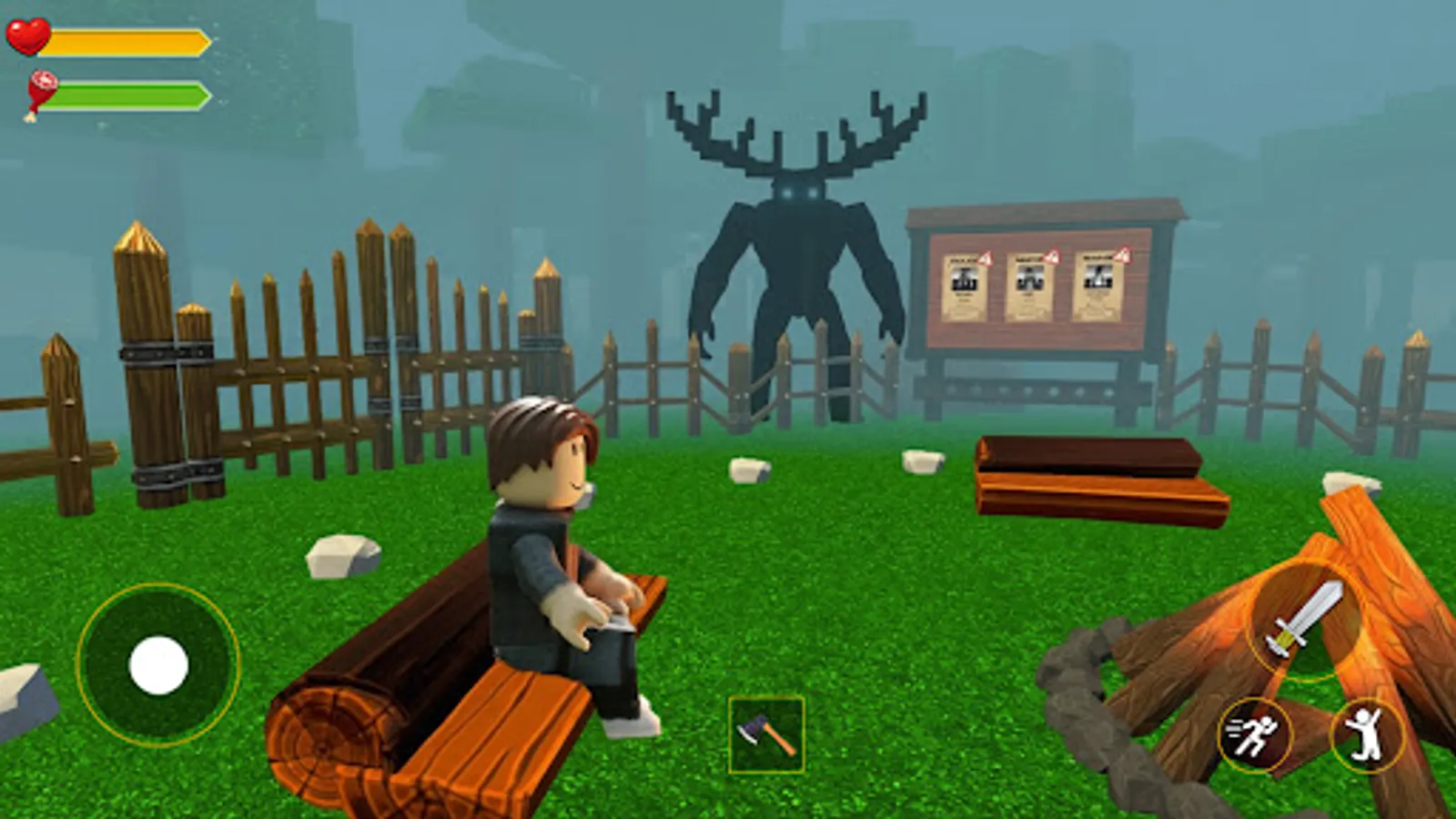
Task: Click the warning triangle on the right wanted poster
Action: click(1122, 256)
